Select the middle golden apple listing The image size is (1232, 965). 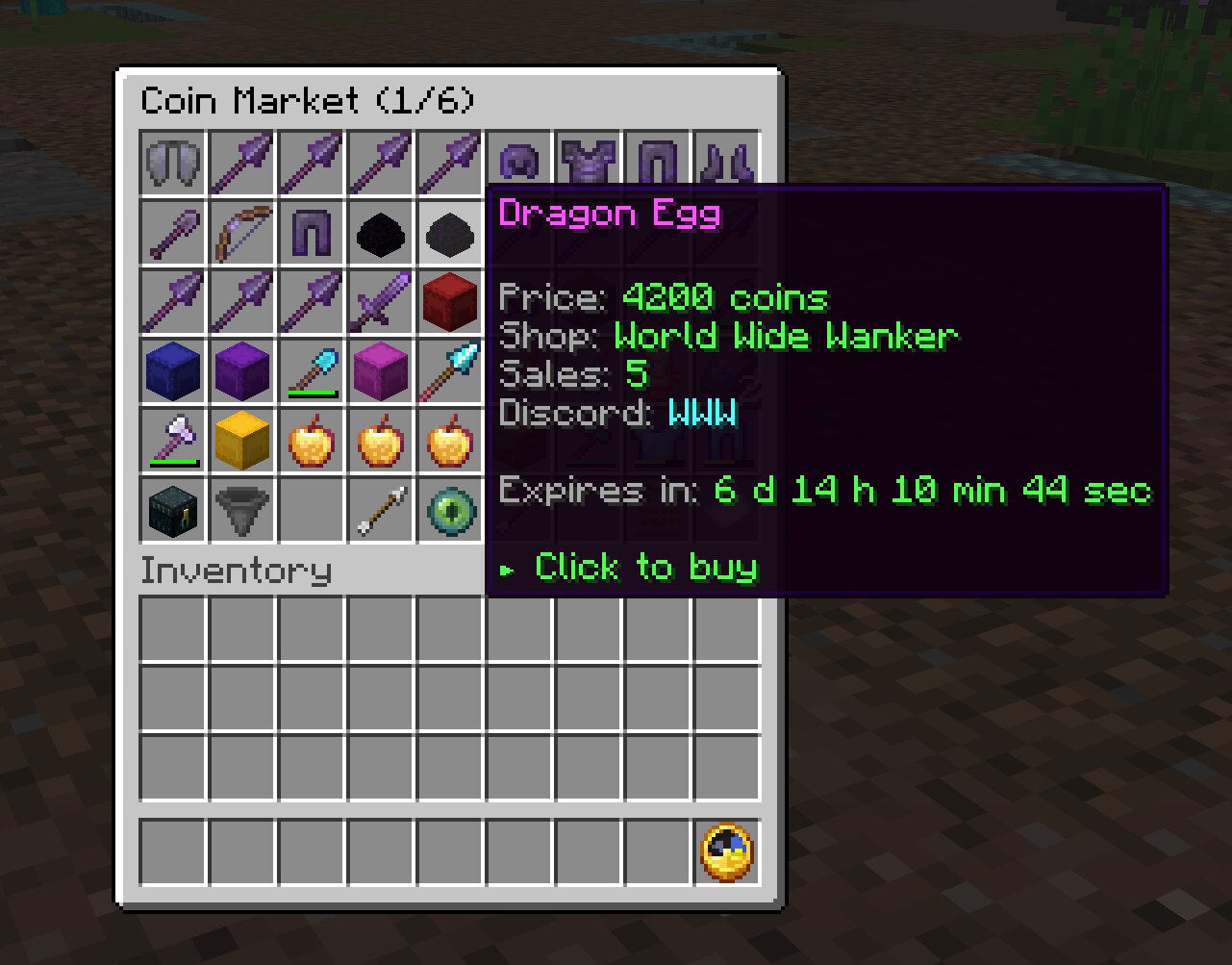(381, 440)
